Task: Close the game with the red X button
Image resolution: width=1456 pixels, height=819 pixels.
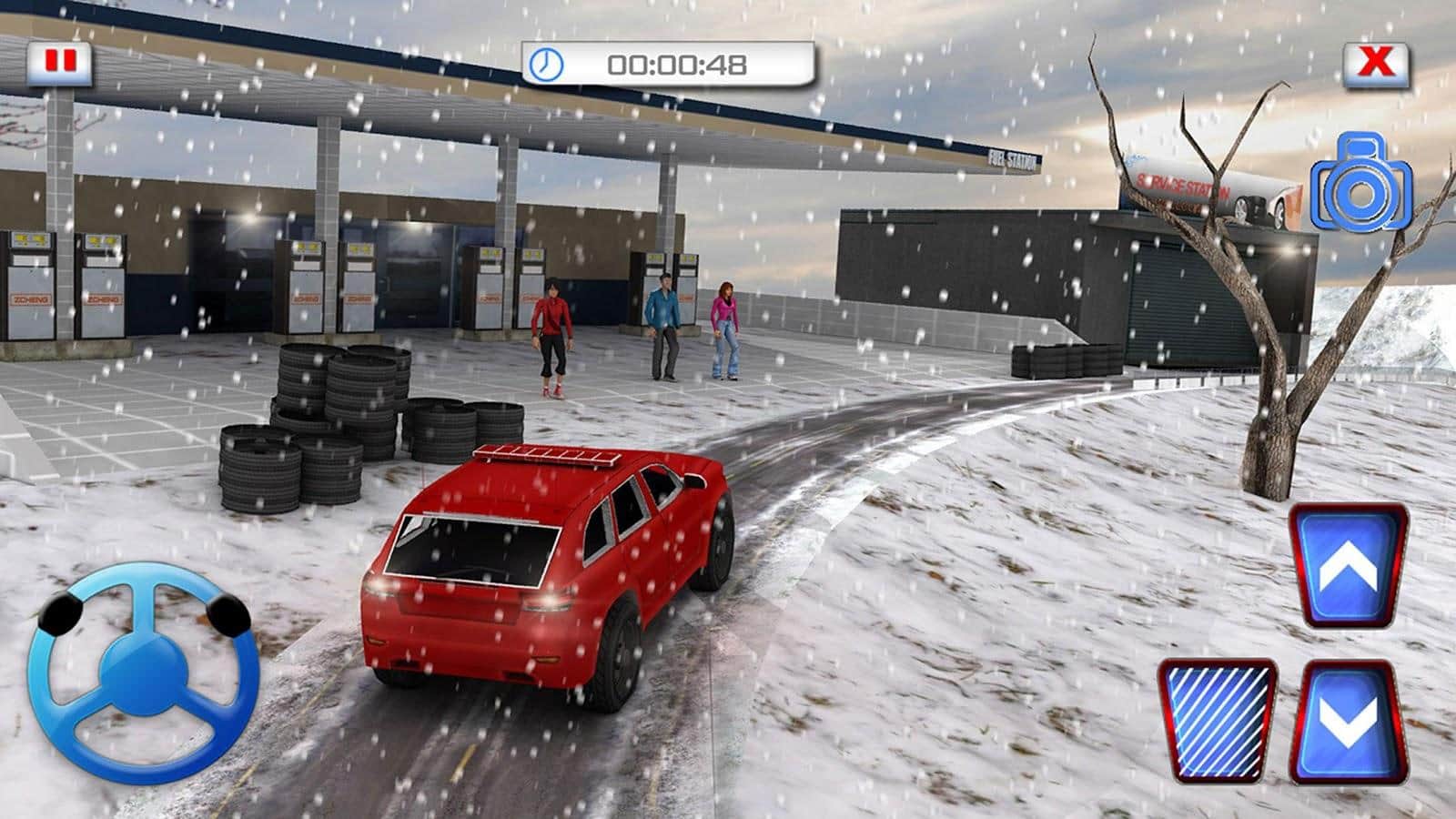Action: pos(1376,63)
